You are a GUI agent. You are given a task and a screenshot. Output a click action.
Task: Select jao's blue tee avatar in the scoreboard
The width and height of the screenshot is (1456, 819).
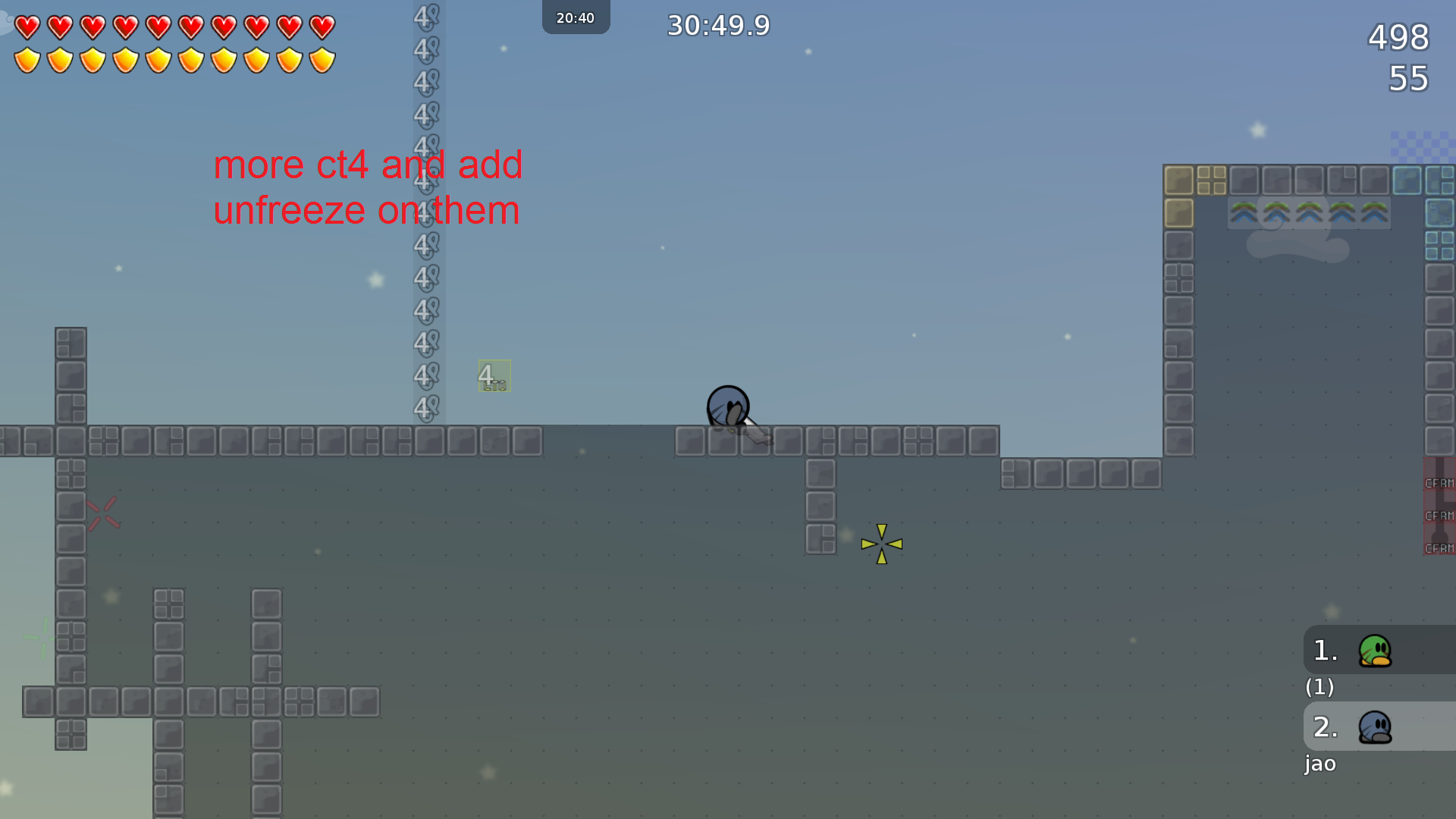[1374, 726]
